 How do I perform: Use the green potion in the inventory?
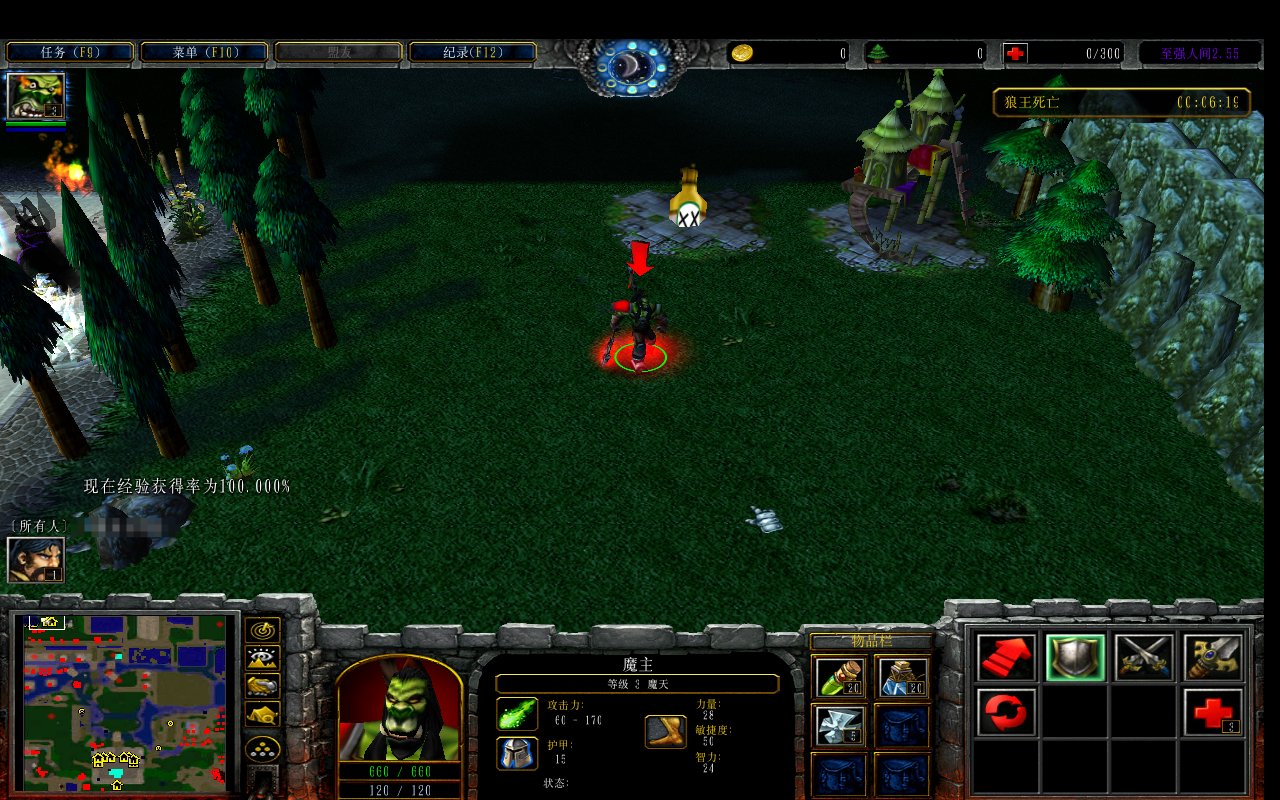pos(838,677)
